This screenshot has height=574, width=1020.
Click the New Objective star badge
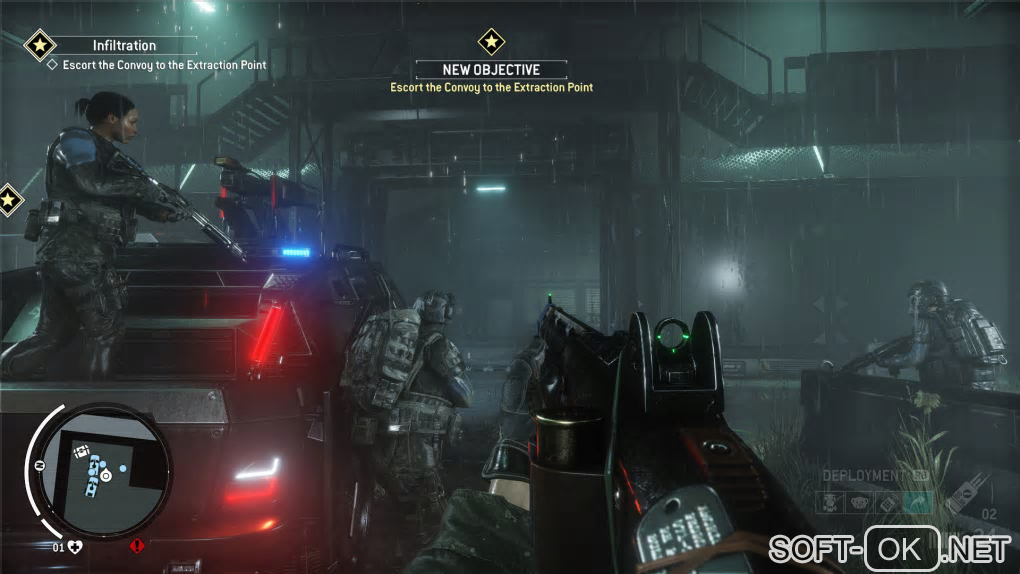pyautogui.click(x=490, y=41)
